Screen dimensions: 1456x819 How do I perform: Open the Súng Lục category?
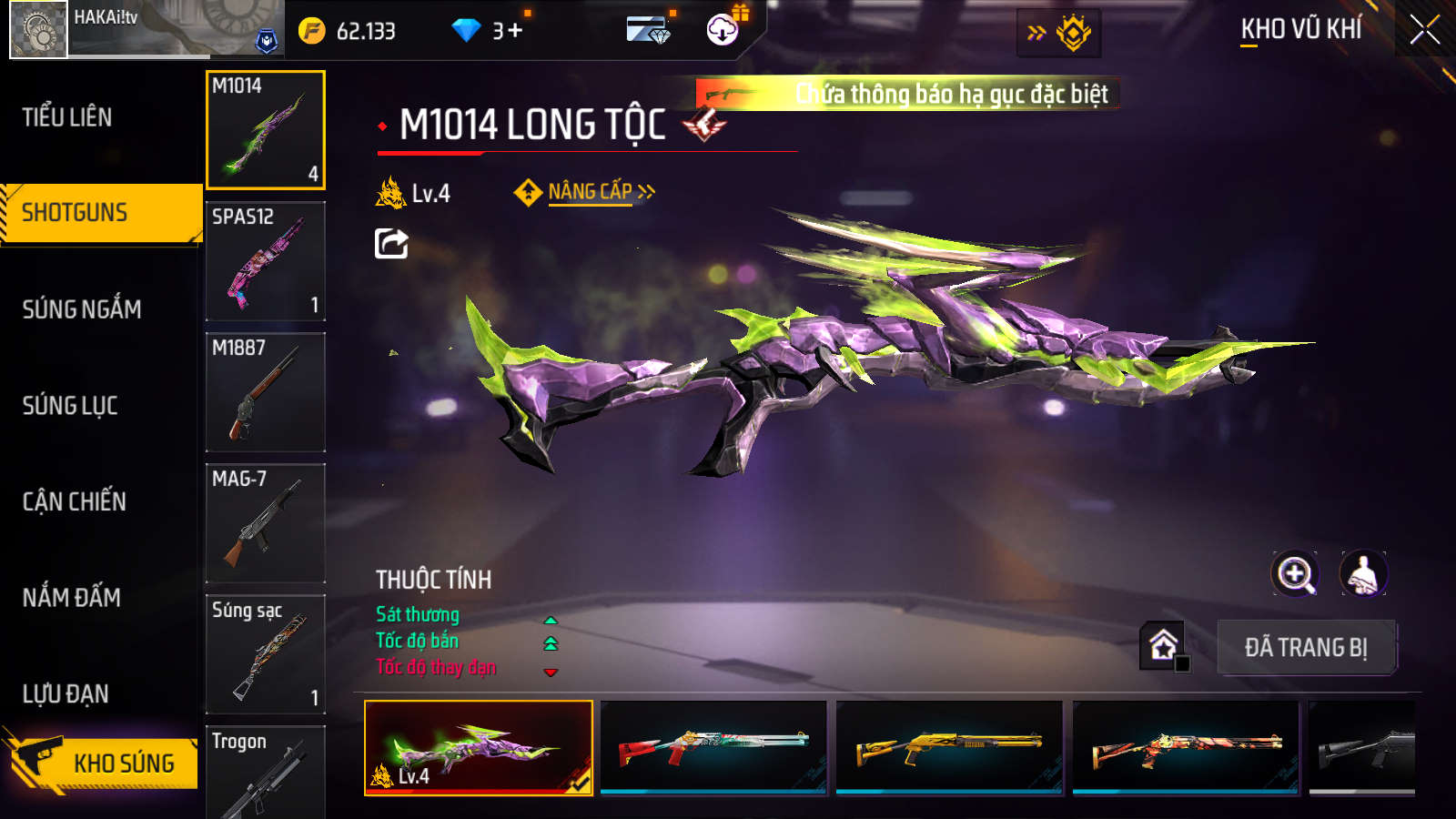70,406
